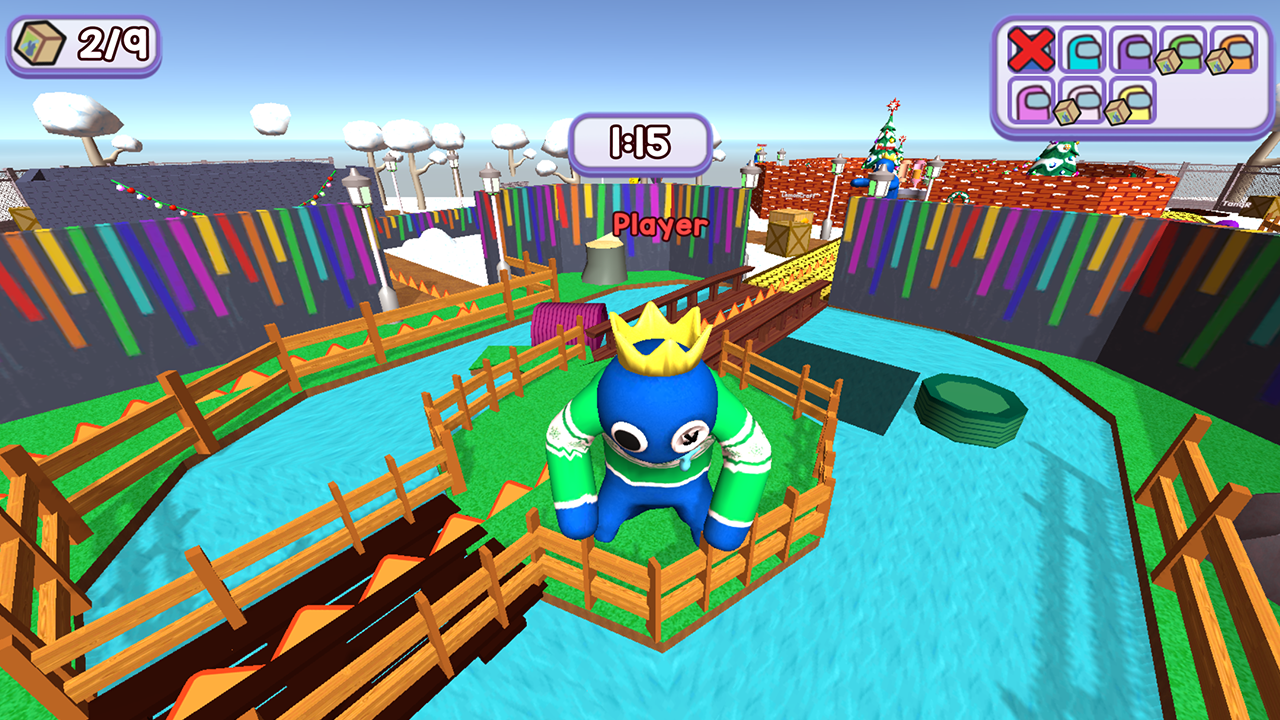Select the yellow crewmate with box badge
This screenshot has height=720, width=1280.
(1136, 100)
